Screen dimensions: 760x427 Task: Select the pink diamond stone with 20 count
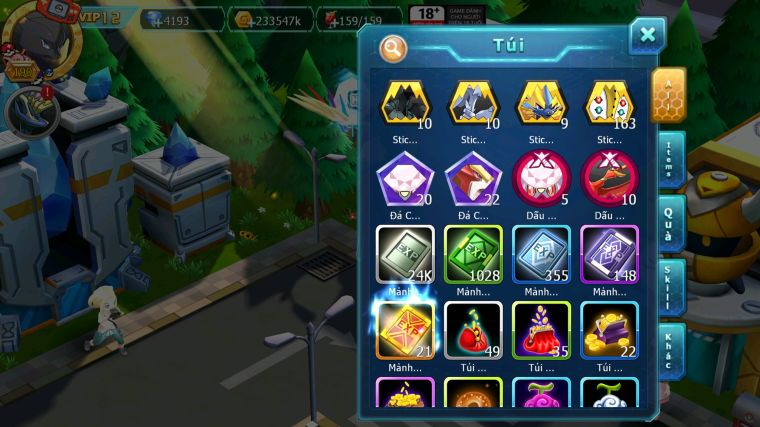404,177
